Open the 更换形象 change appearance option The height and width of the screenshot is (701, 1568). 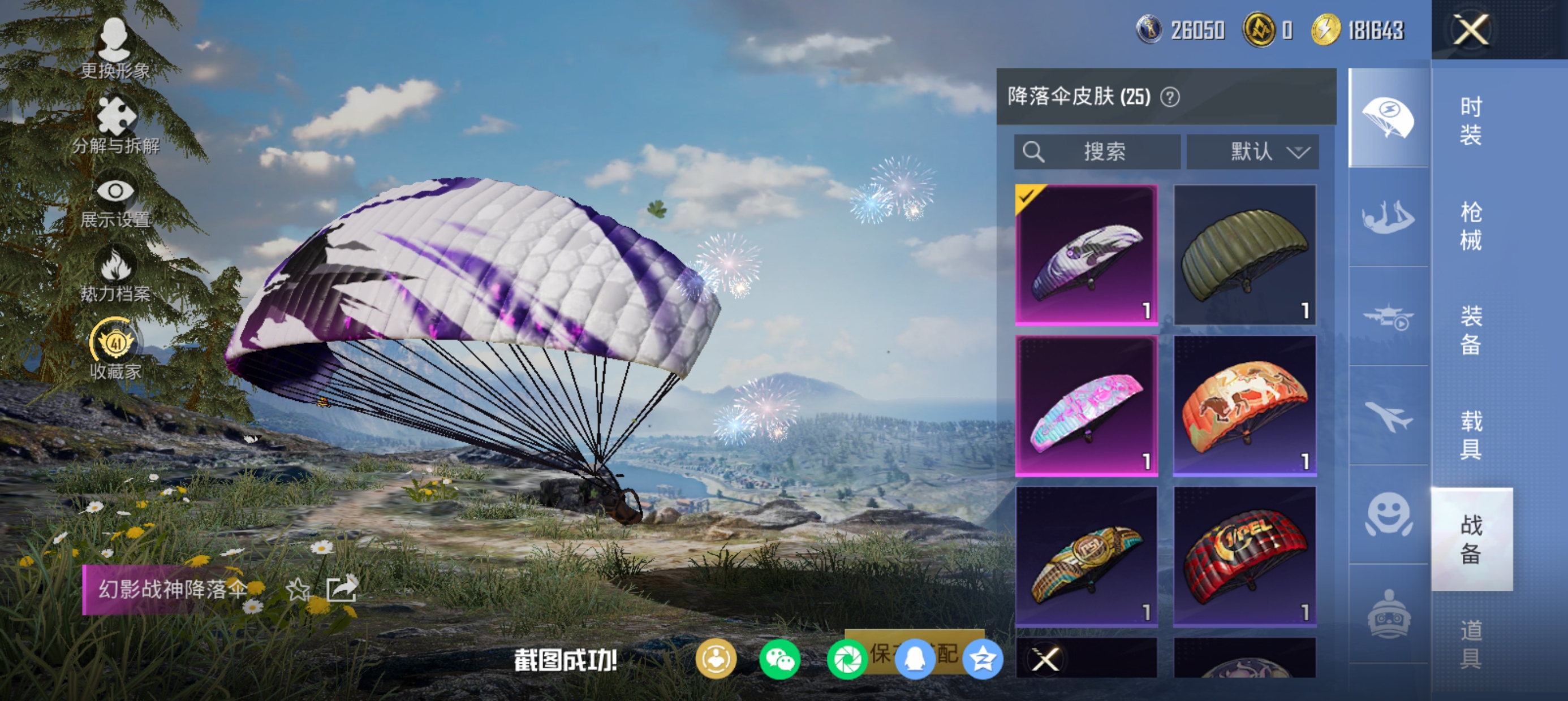point(115,49)
